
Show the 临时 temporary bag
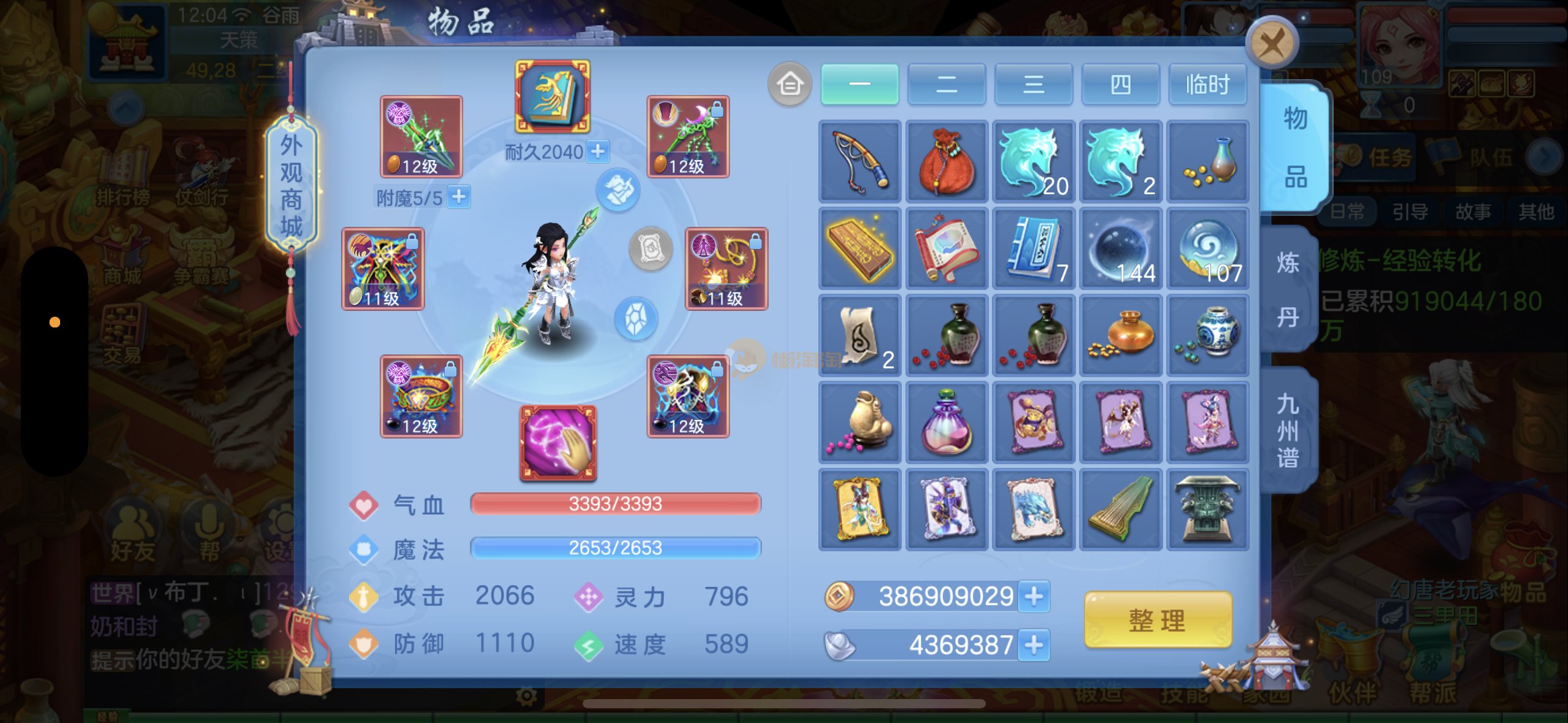1207,84
